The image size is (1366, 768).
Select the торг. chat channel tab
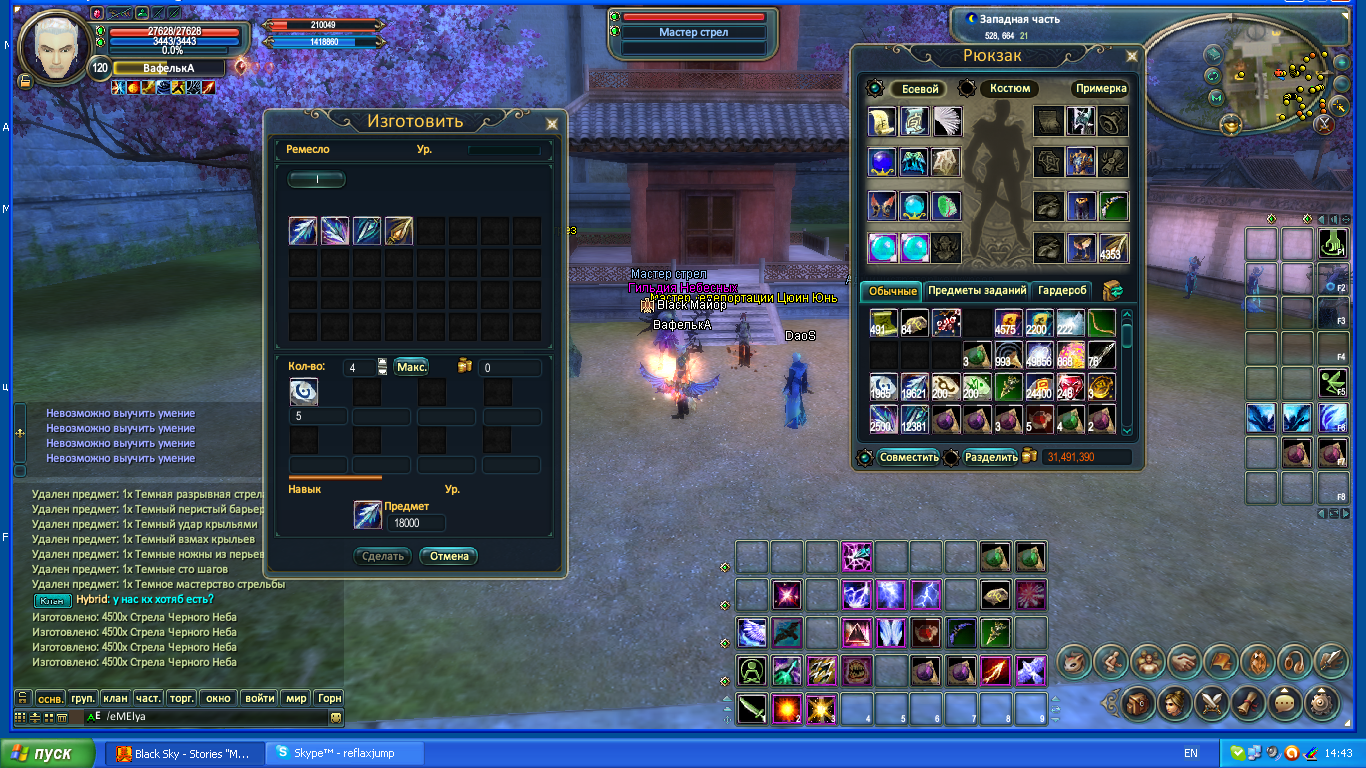click(182, 698)
